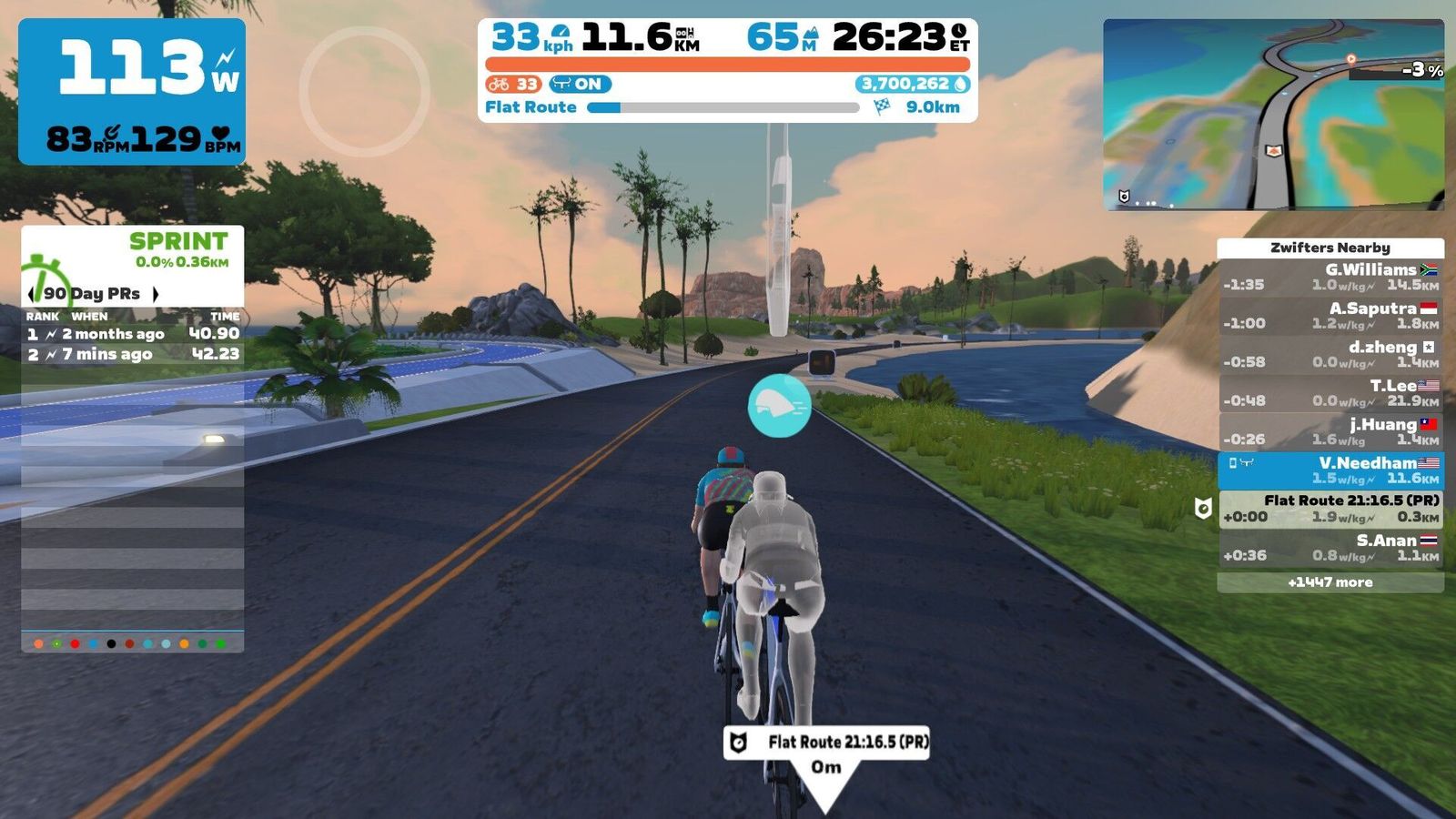The width and height of the screenshot is (1456, 819).
Task: Click the power-up ring slot
Action: point(364,91)
